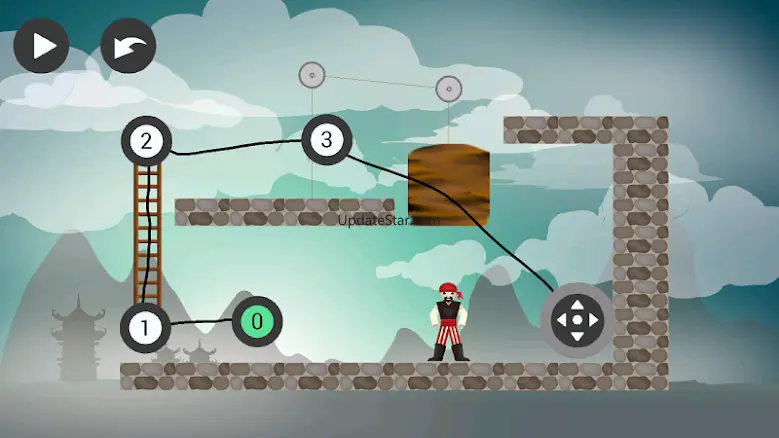
Task: Choose waypoint number 2 atop the ladder
Action: [x=147, y=141]
